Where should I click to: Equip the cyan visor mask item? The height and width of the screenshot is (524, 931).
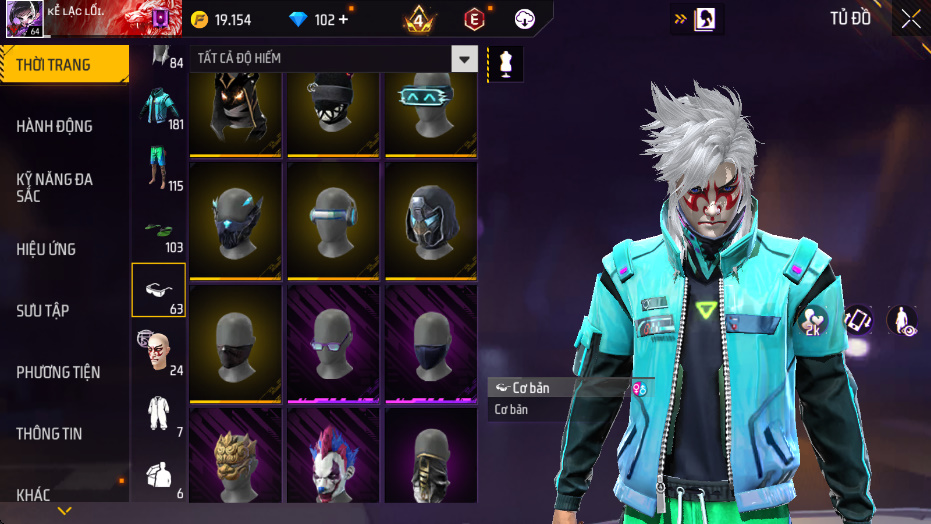click(431, 109)
